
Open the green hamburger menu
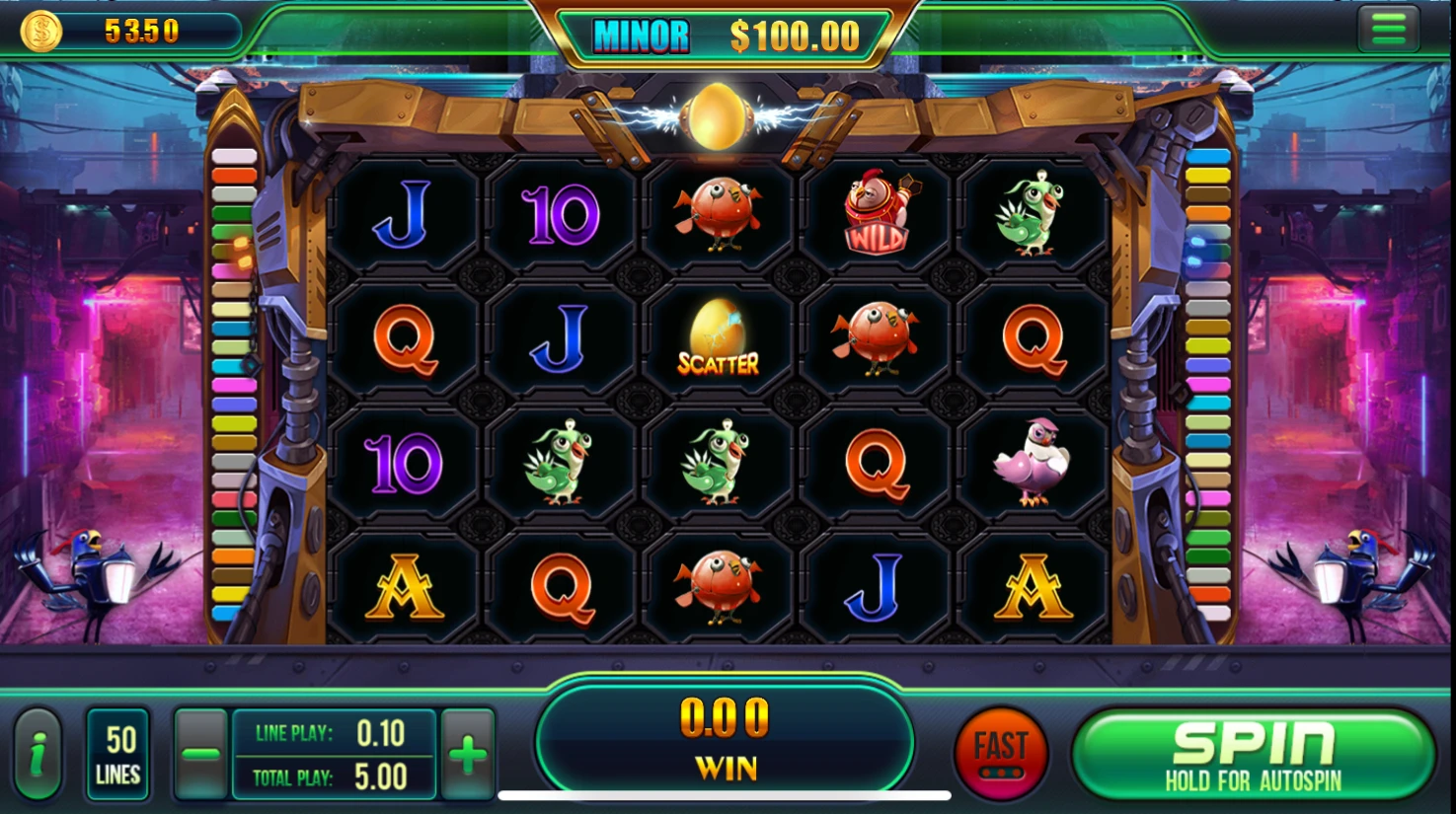[x=1388, y=30]
